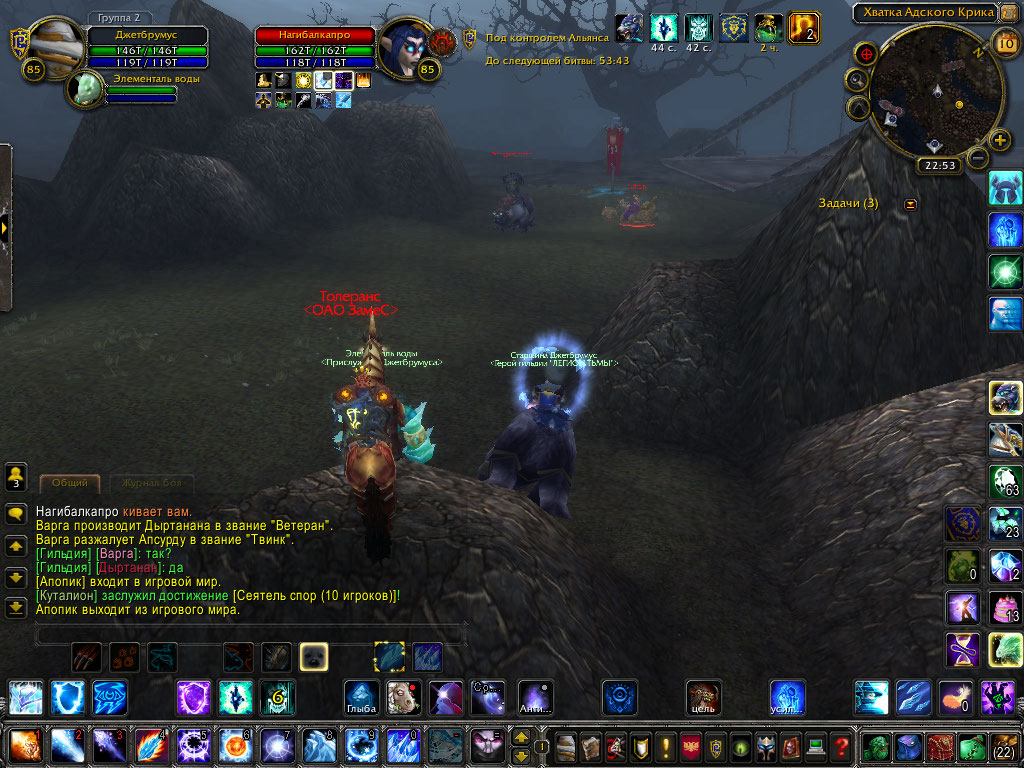Screen dimensions: 1024x768
Task: Select the Элементаль воды pet frame
Action: [87, 90]
